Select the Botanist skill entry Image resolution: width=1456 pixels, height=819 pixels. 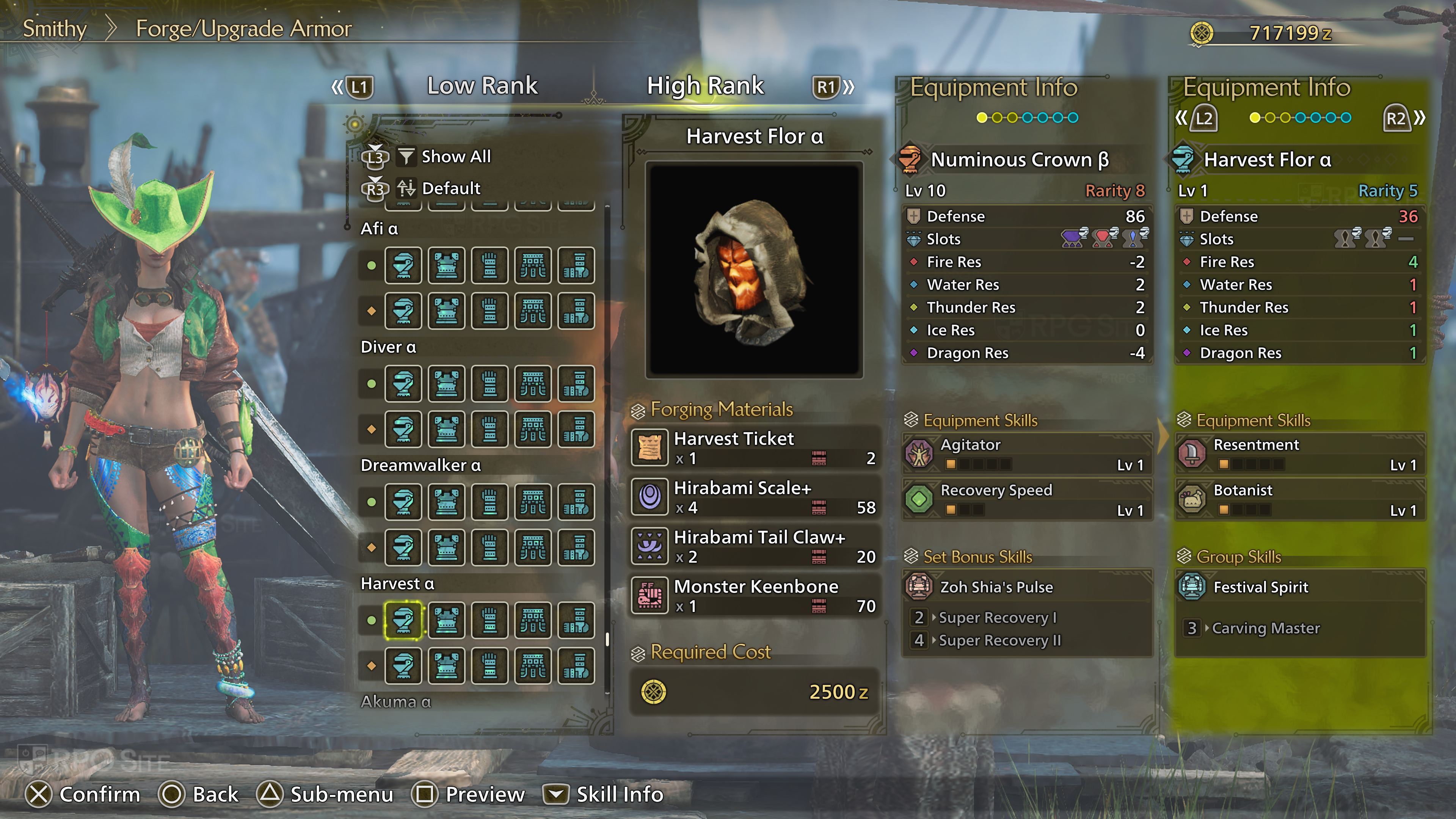1299,499
